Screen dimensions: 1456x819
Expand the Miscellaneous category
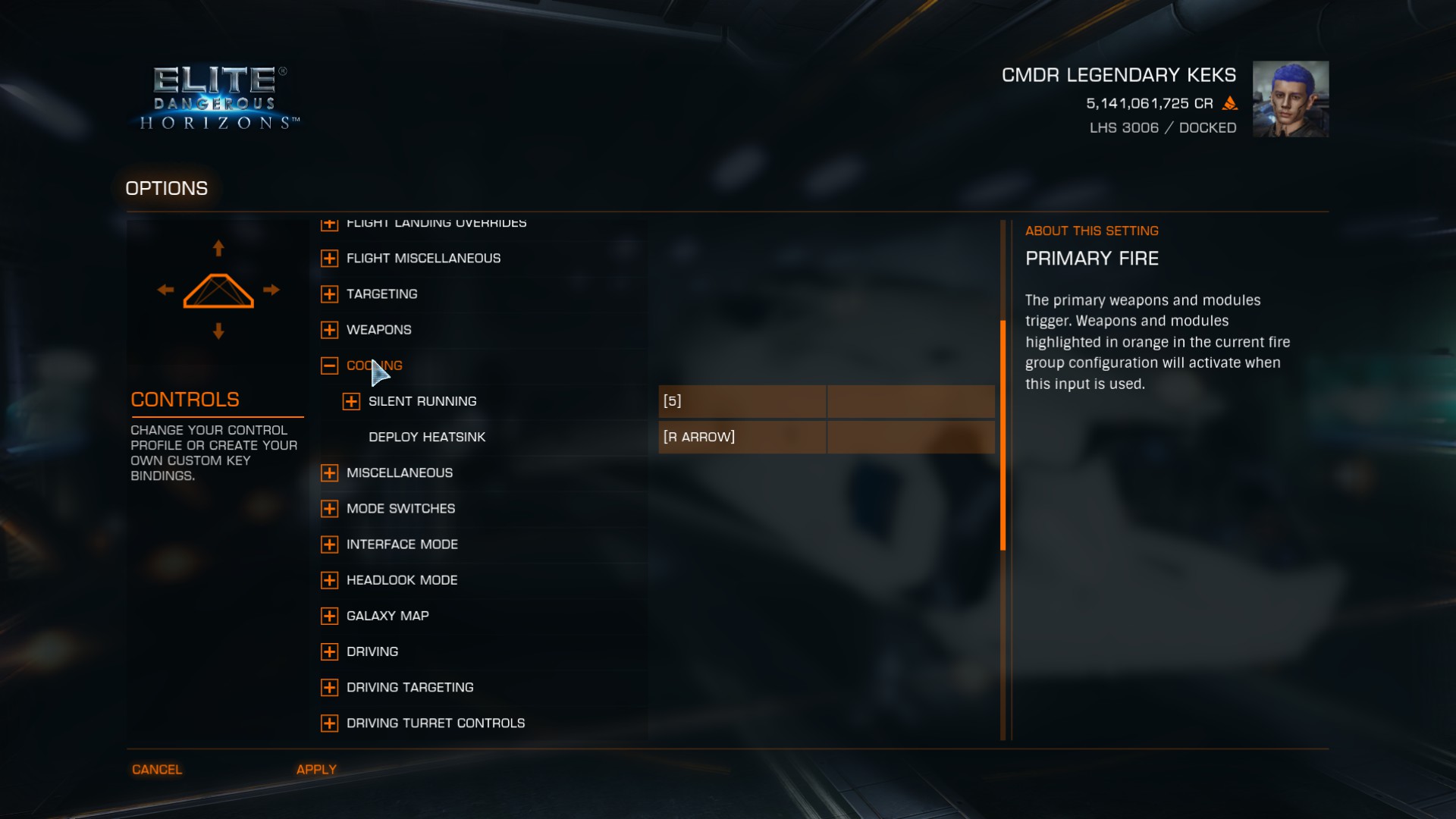[329, 473]
